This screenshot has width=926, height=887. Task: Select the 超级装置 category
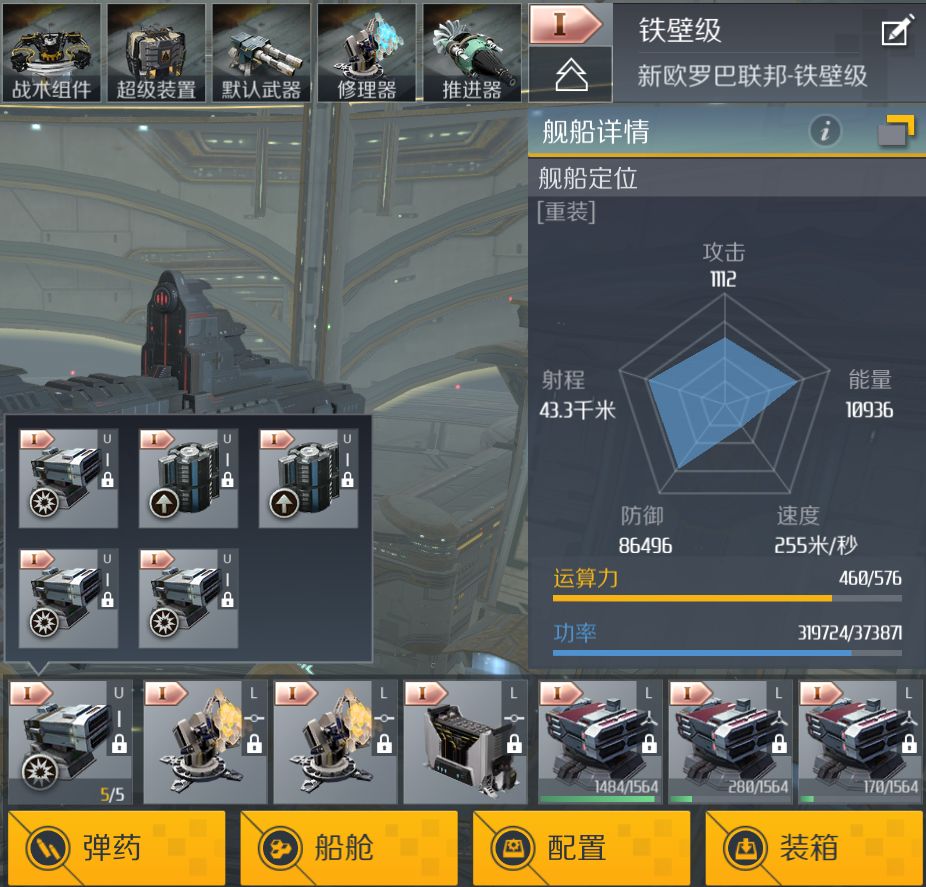[156, 52]
